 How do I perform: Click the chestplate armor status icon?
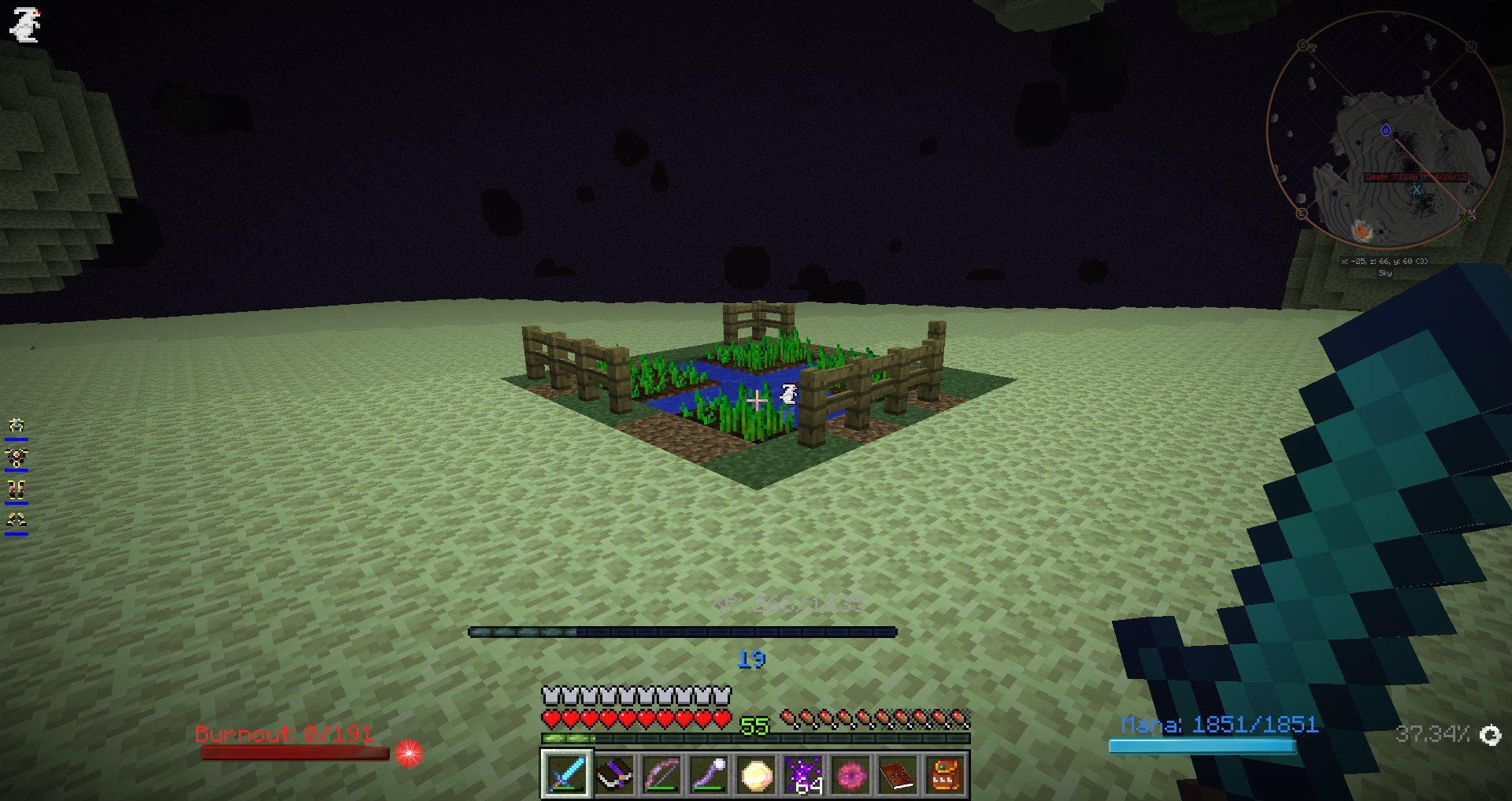tap(17, 458)
